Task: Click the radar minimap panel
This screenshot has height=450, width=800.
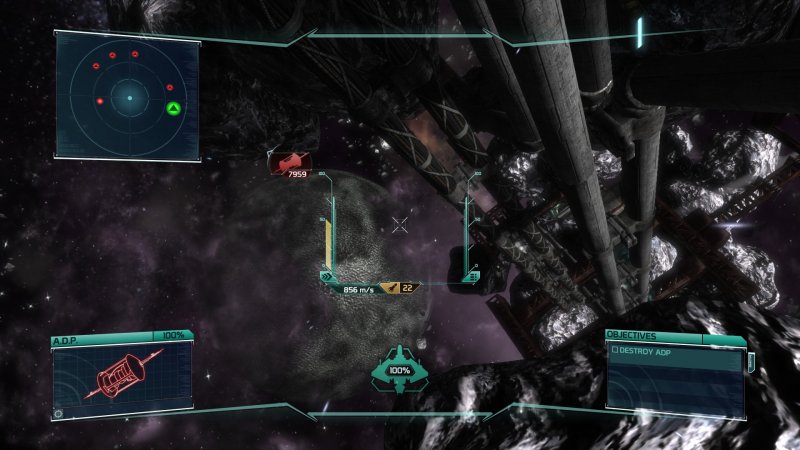Action: (x=128, y=95)
